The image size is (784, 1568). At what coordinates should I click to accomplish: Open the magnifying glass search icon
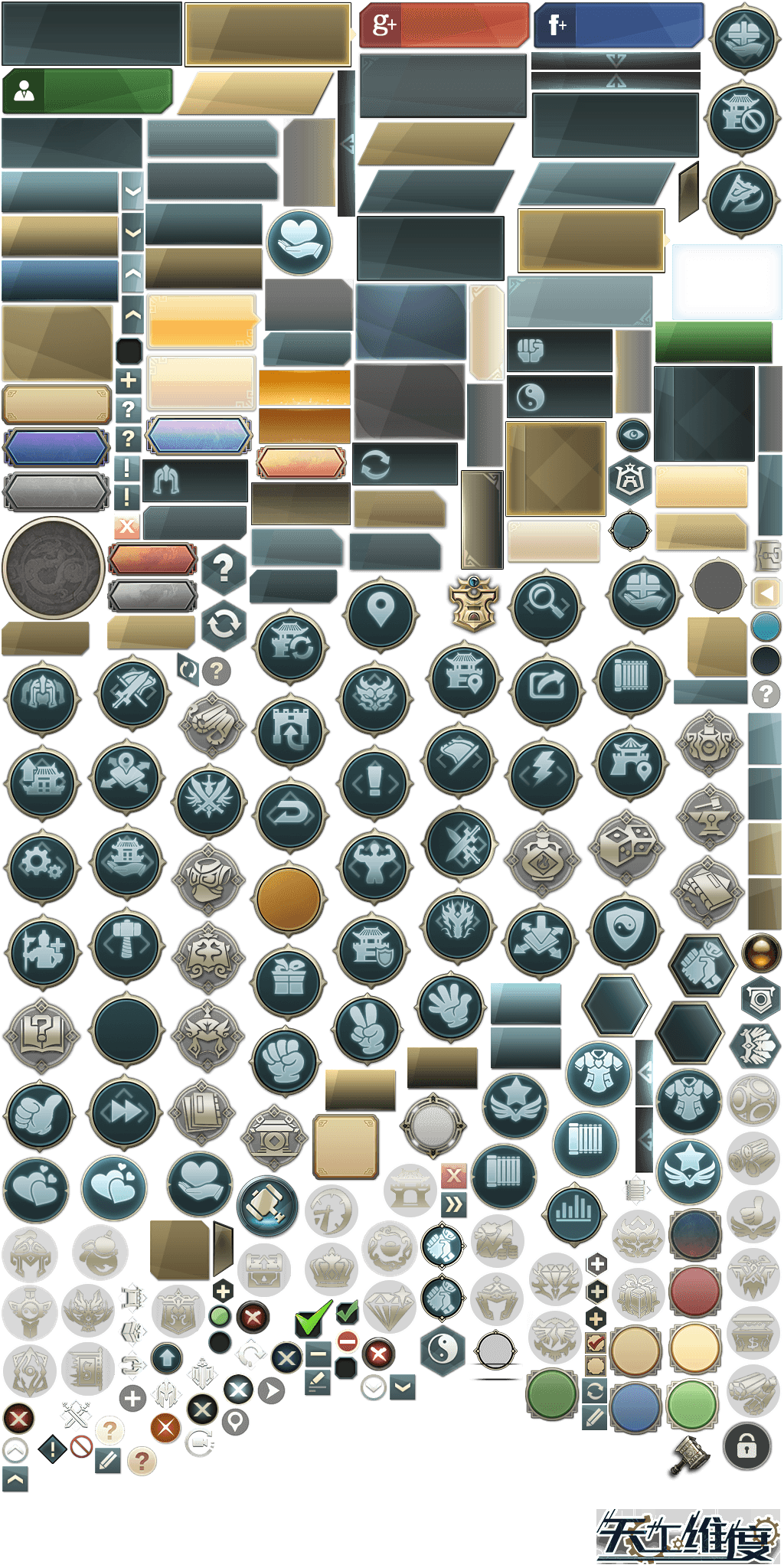(544, 603)
